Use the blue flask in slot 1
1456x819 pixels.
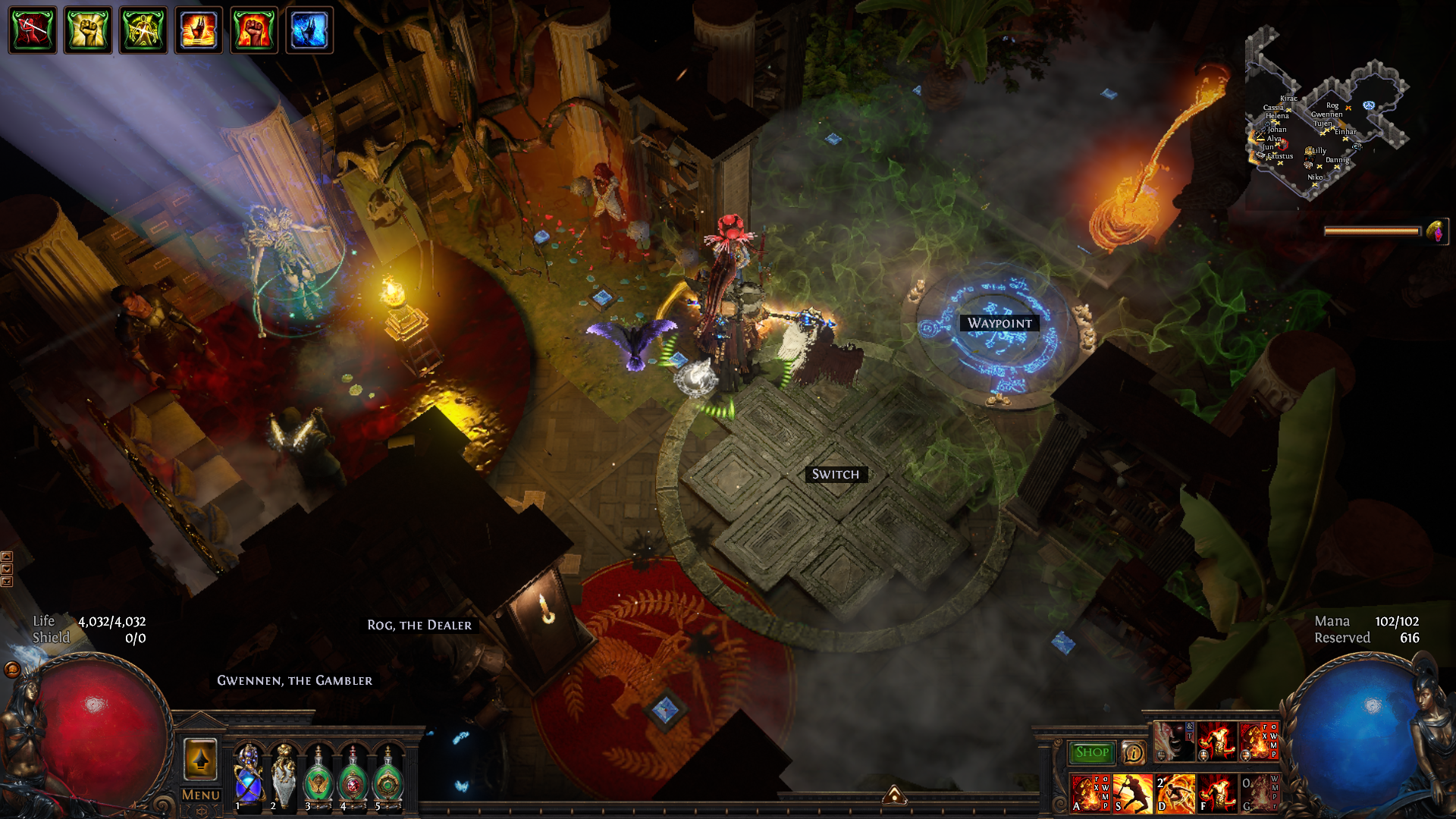point(249,775)
